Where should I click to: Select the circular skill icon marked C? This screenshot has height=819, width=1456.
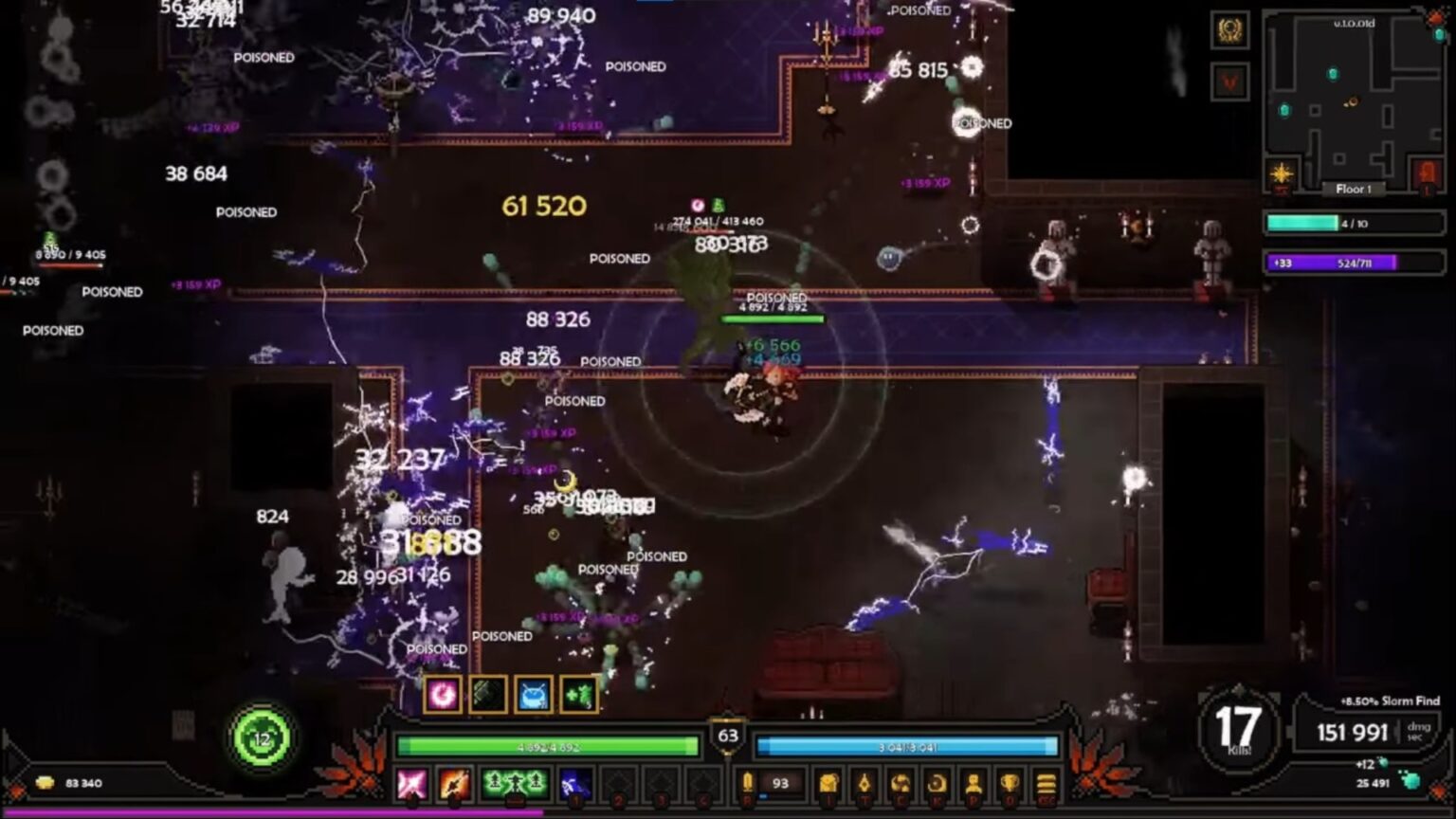point(901,782)
